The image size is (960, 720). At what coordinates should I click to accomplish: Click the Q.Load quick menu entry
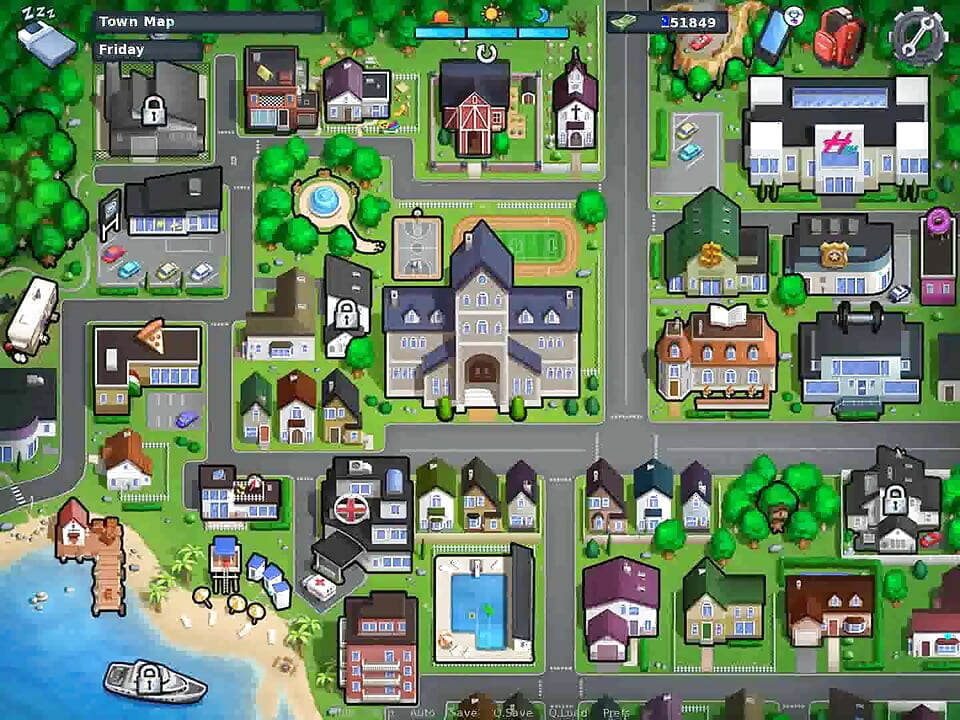tap(566, 713)
